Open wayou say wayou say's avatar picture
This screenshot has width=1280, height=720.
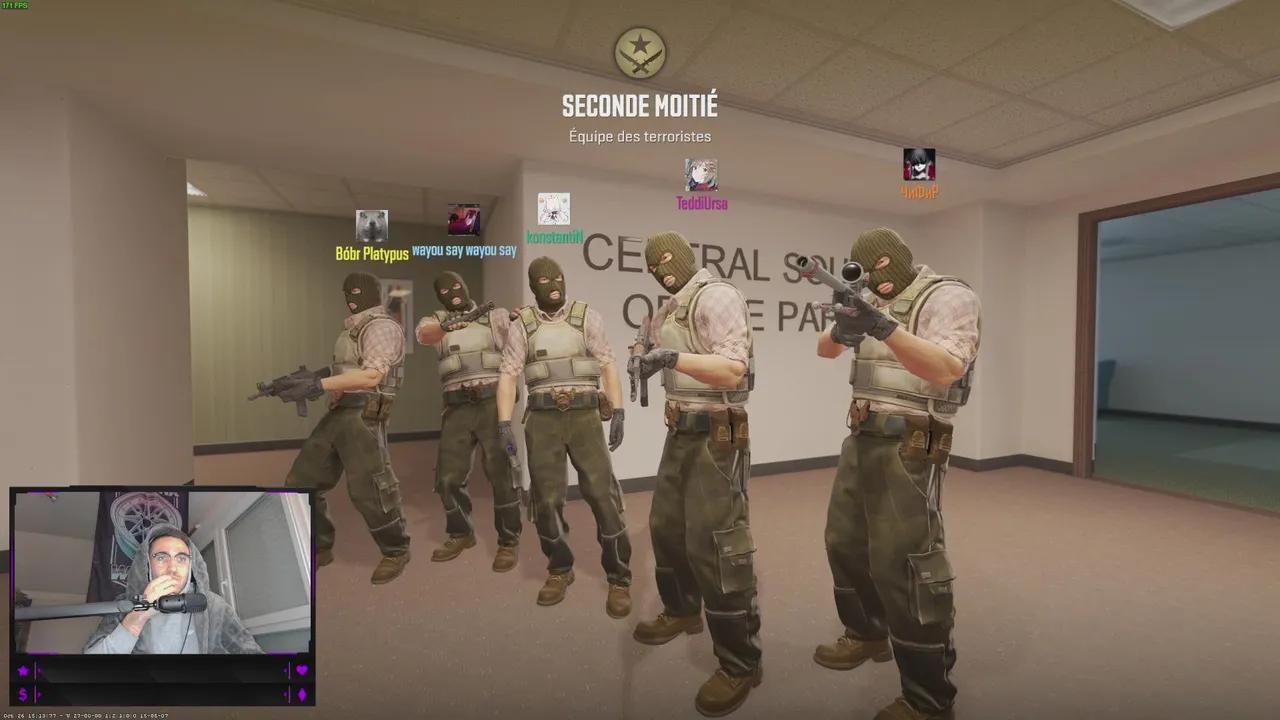pyautogui.click(x=463, y=221)
